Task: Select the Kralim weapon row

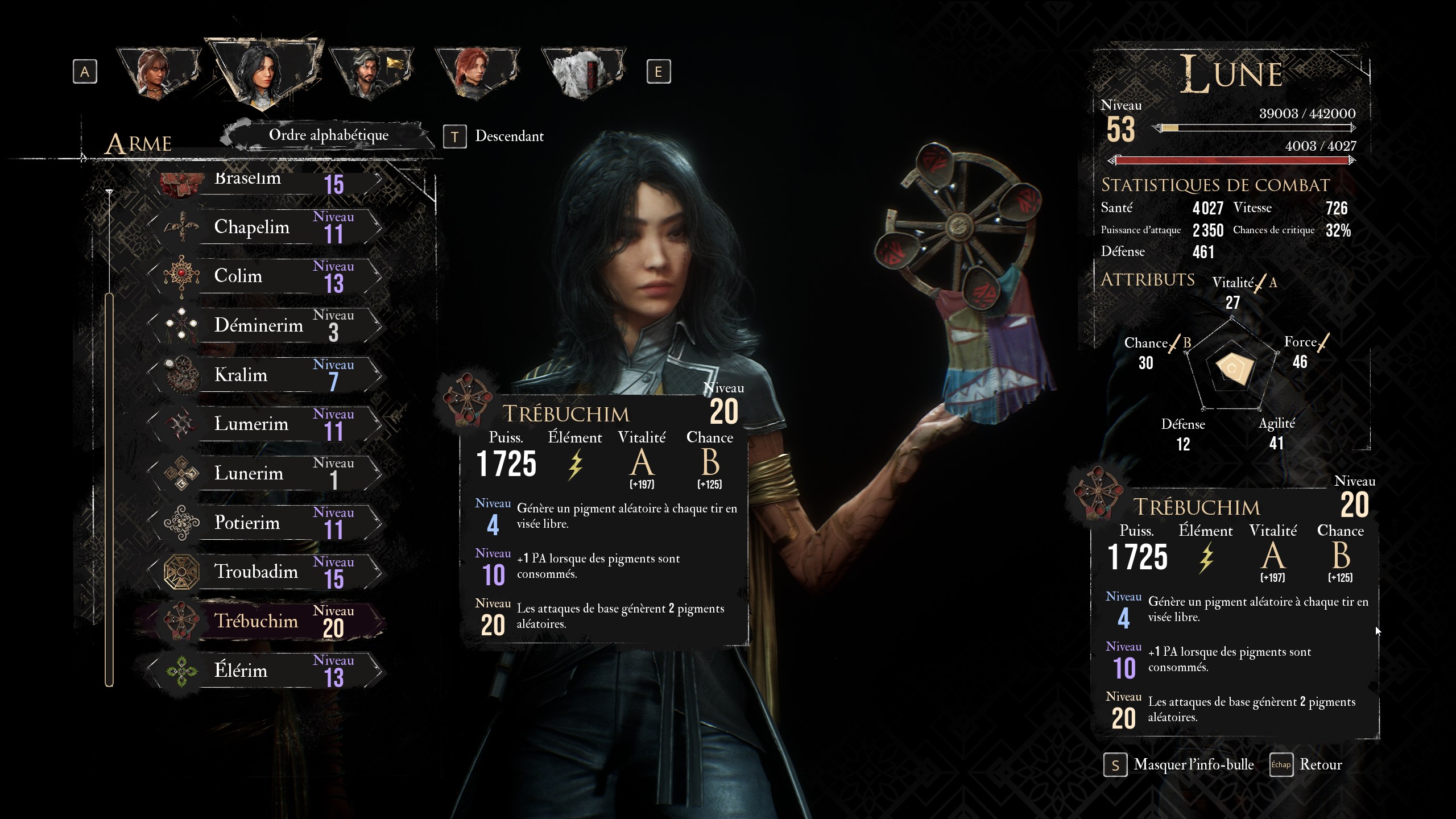Action: 266,375
